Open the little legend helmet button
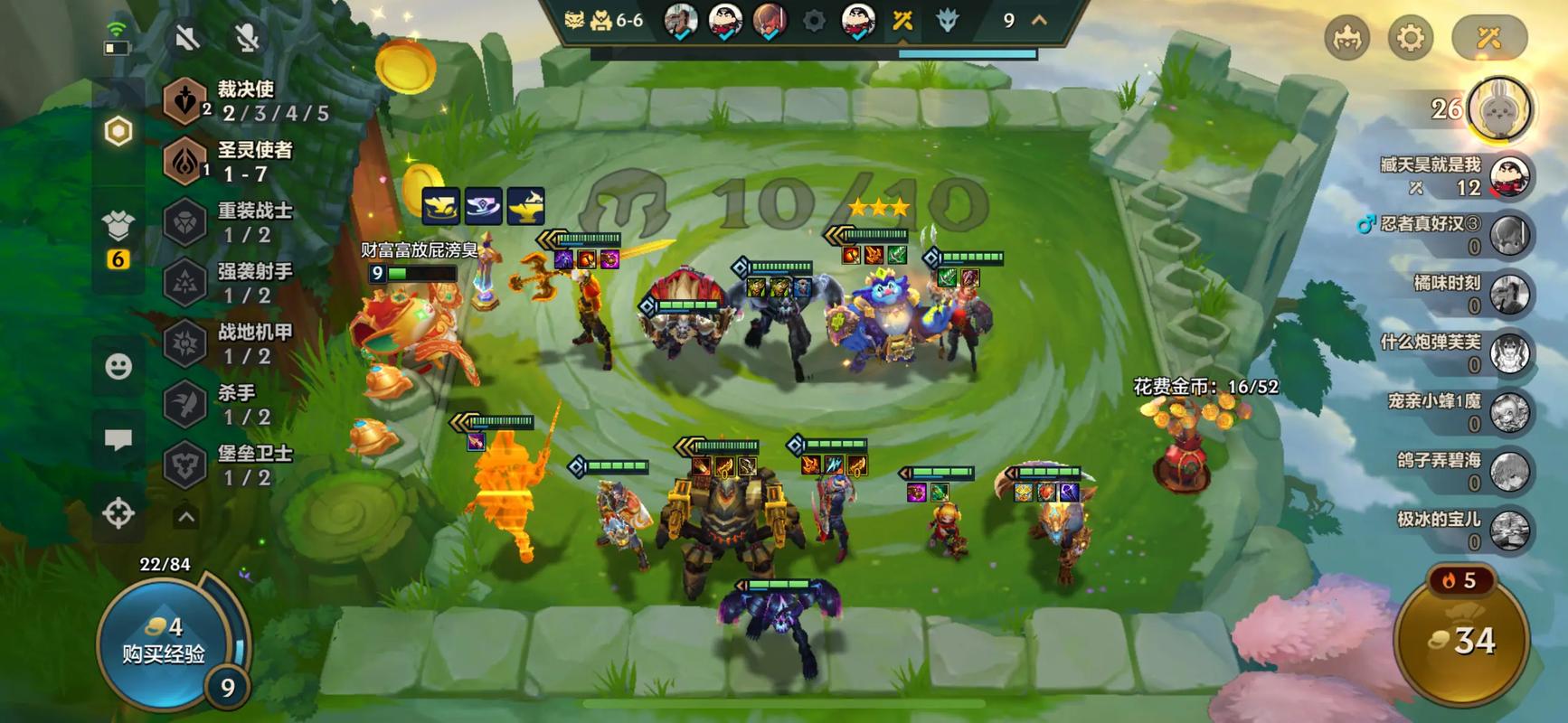1568x723 pixels. click(1346, 38)
